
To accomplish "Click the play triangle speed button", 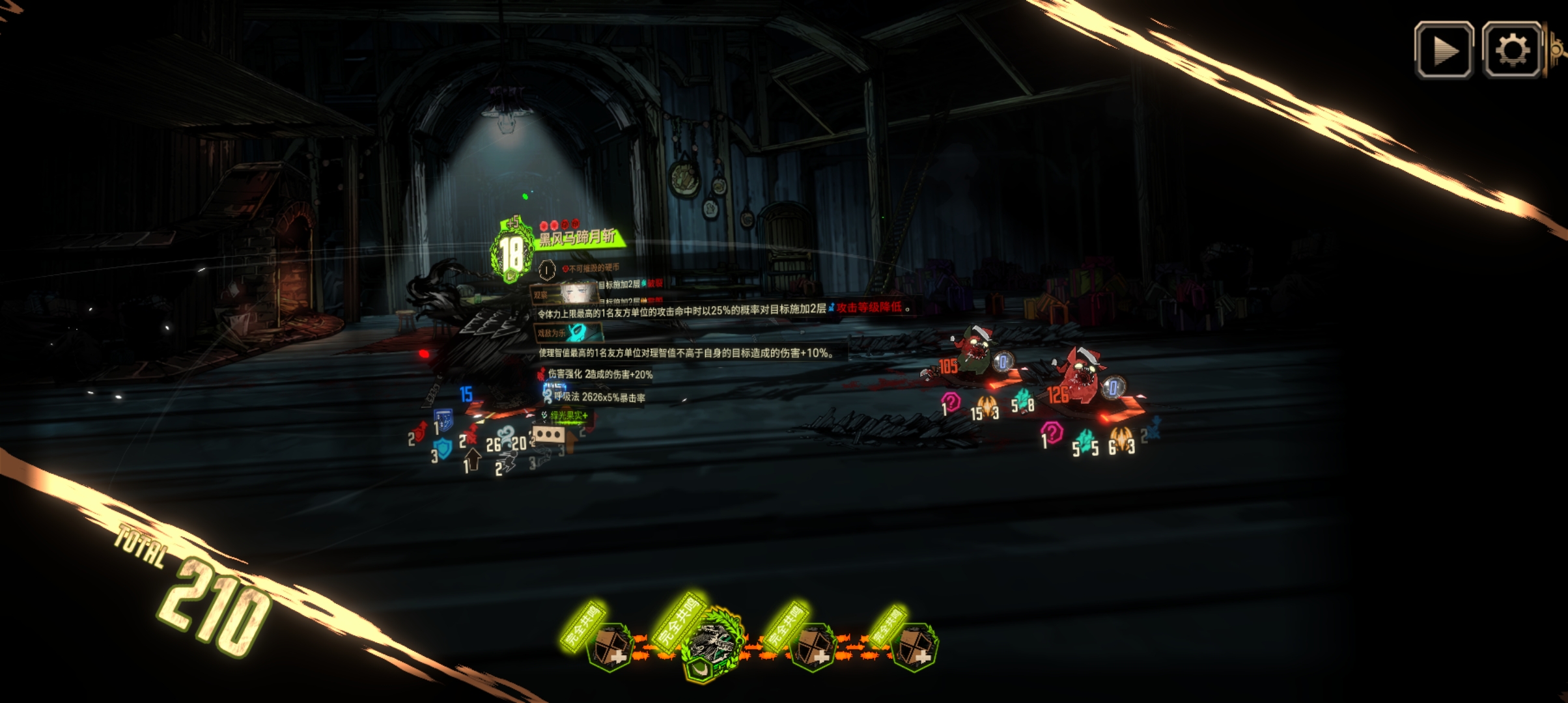I will coord(1444,51).
